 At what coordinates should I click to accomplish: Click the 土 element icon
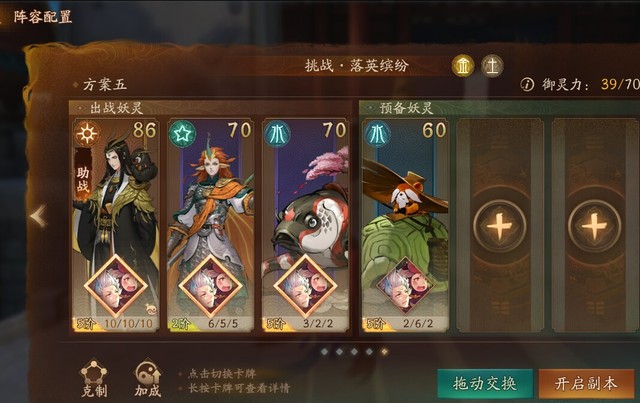pos(491,66)
